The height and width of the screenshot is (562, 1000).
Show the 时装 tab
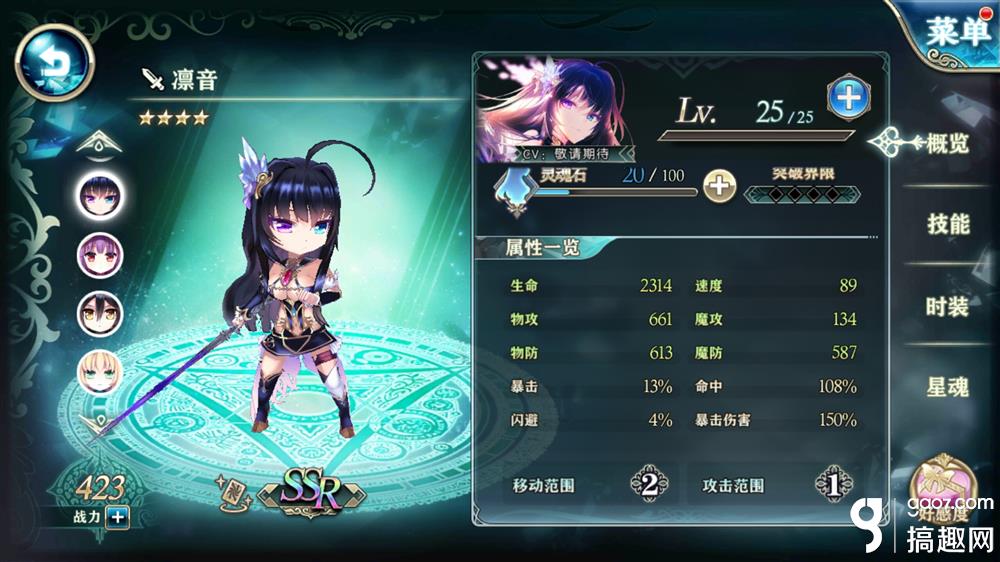pyautogui.click(x=947, y=306)
